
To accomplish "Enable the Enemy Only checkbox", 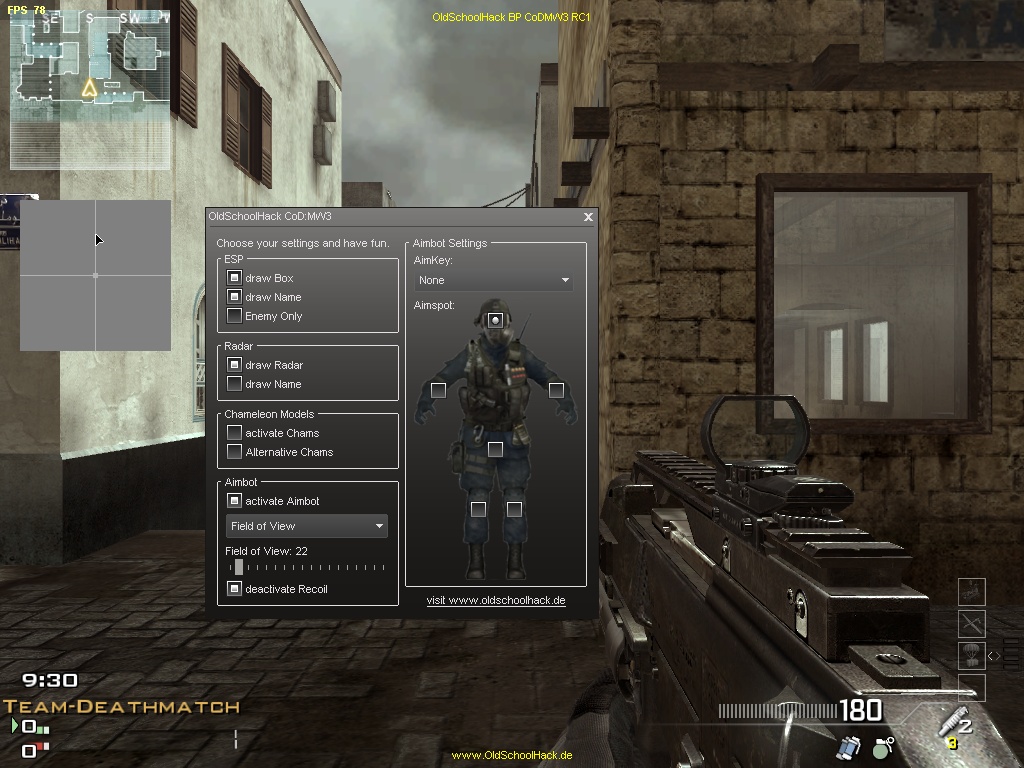I will pos(234,316).
